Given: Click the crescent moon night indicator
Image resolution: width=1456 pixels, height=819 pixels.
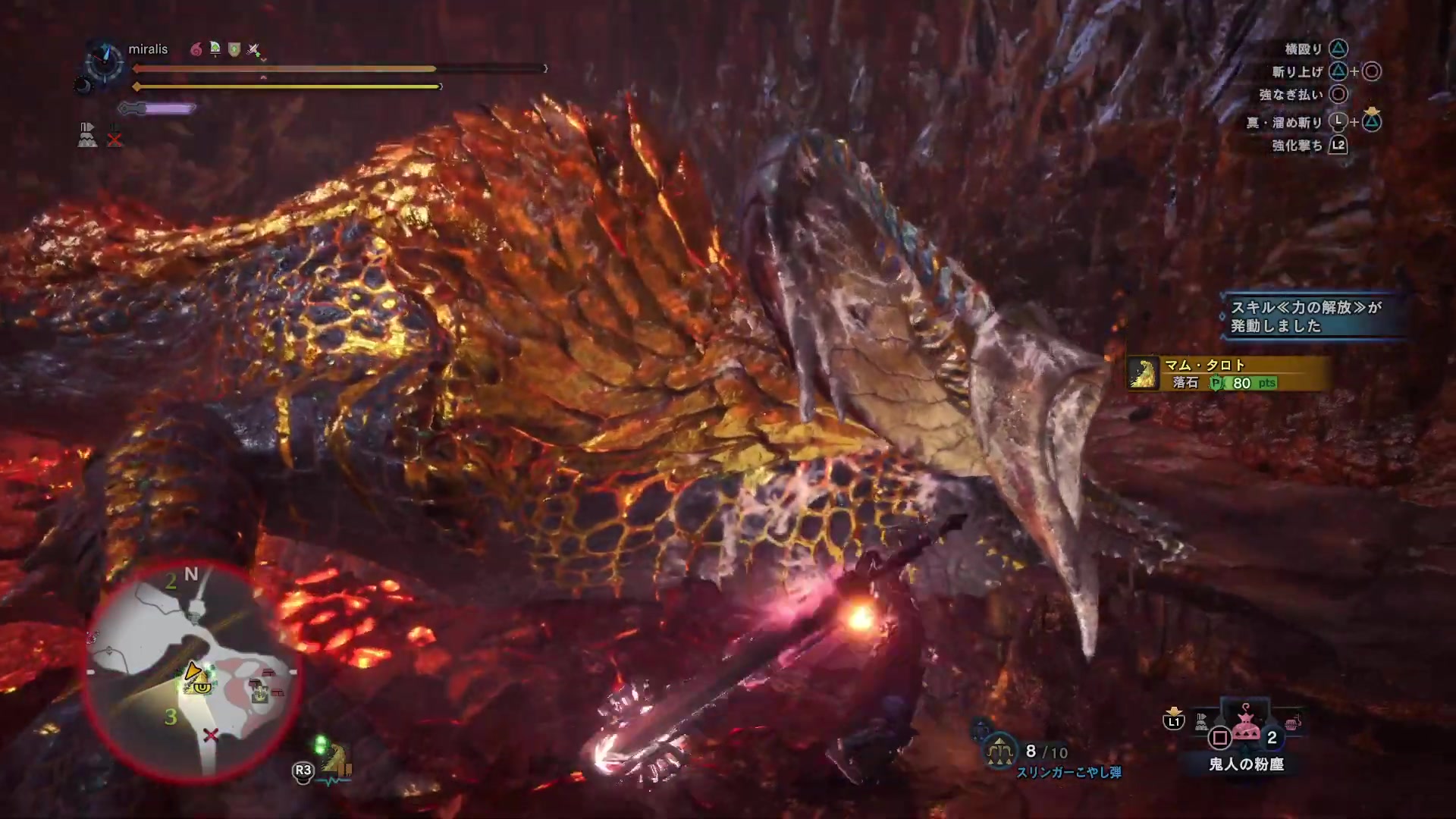Looking at the screenshot, I should click(82, 86).
